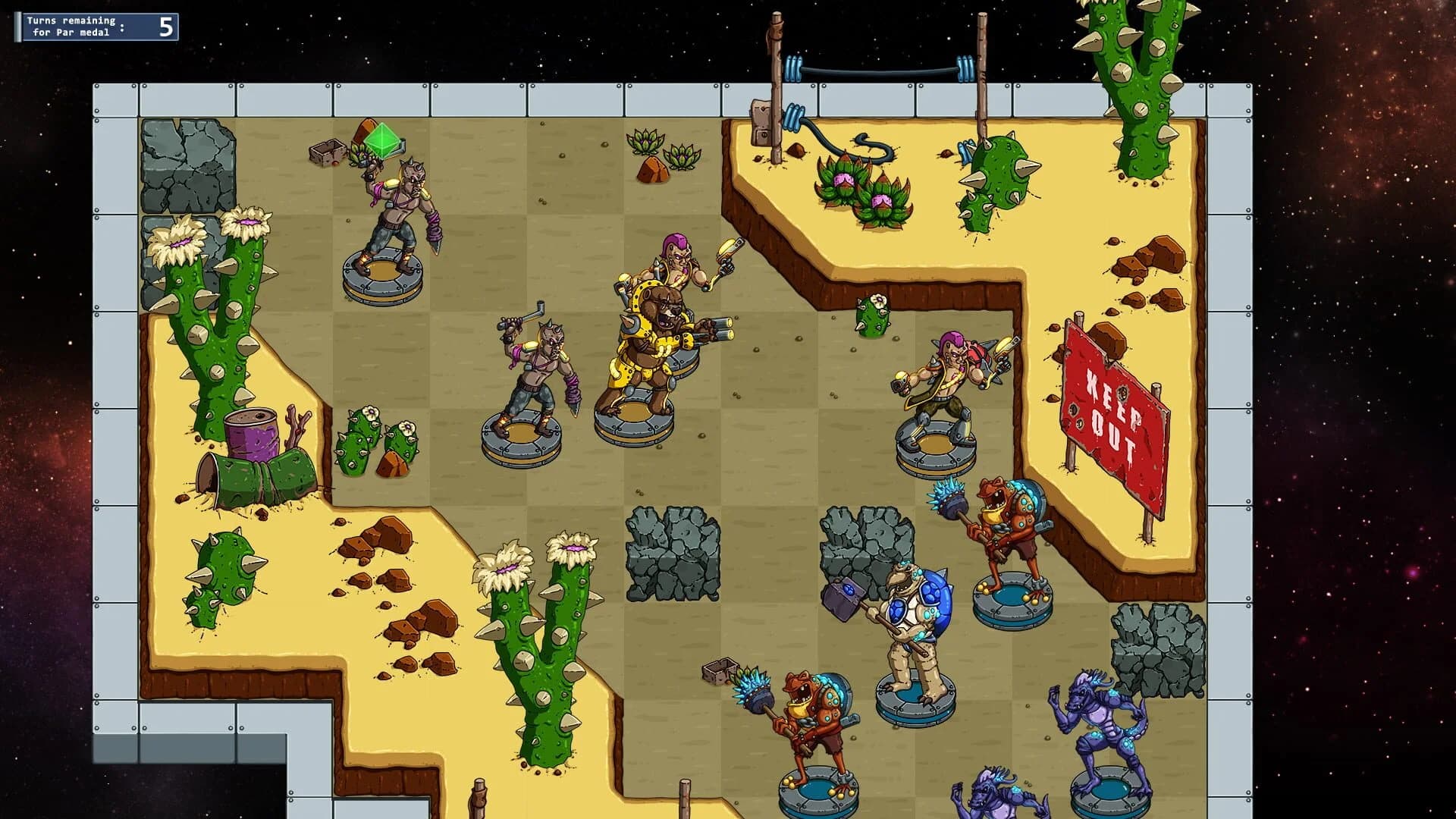Screen dimensions: 1456x819
Task: Pick up the green gem power-up
Action: point(383,140)
